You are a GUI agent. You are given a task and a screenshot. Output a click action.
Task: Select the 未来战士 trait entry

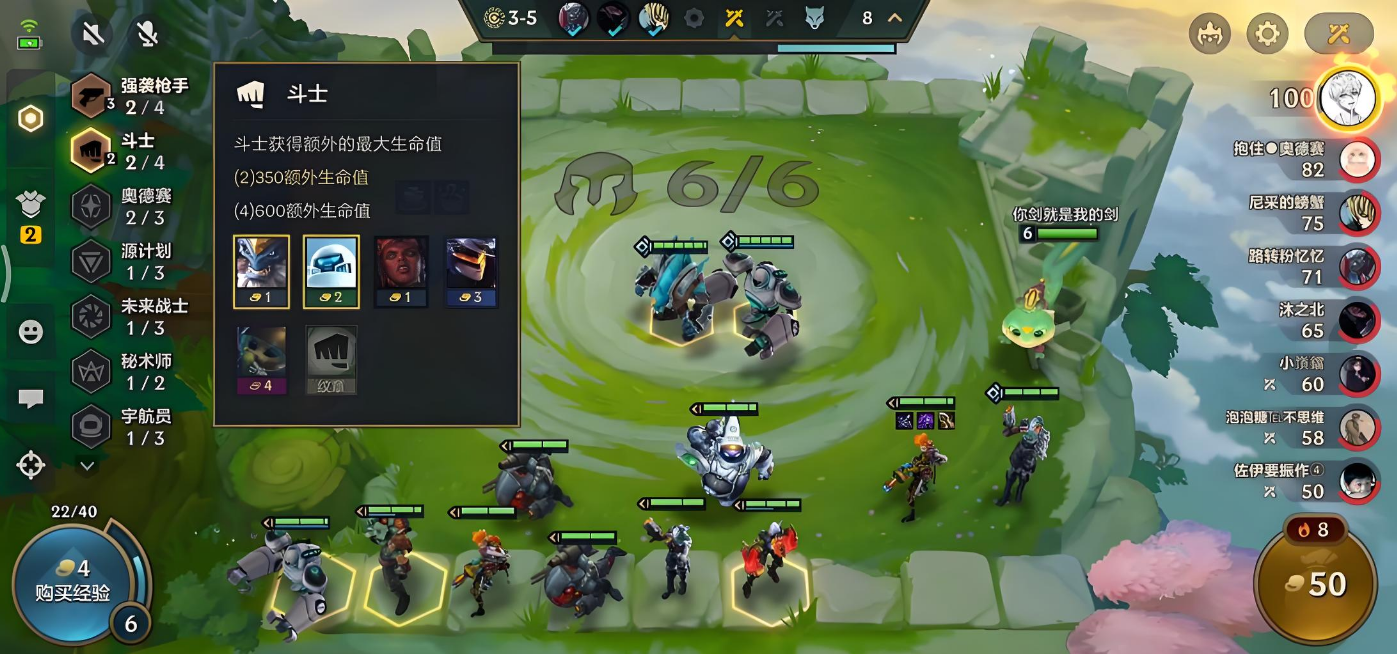pyautogui.click(x=130, y=316)
